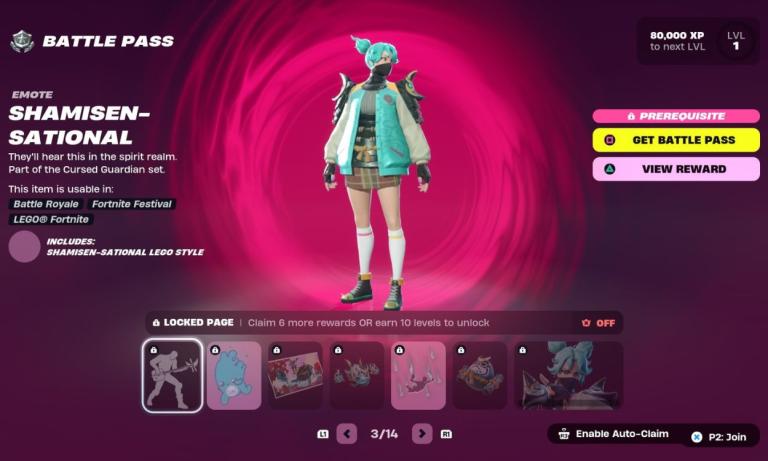Open View Reward
This screenshot has width=768, height=461.
pos(676,169)
